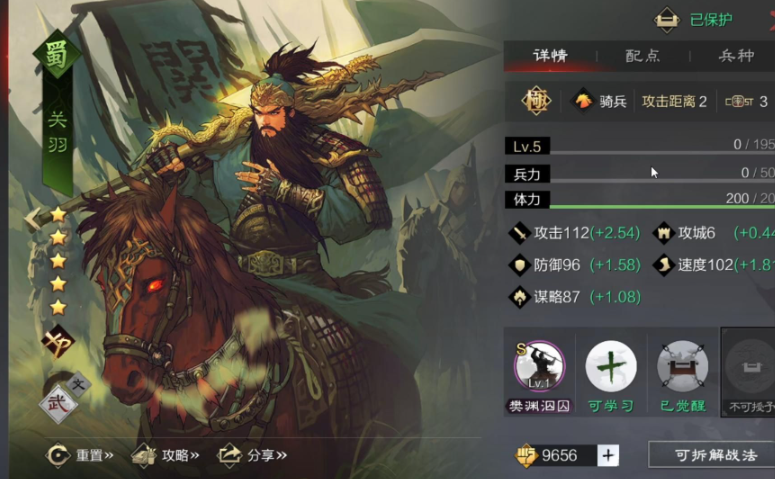Switch to the 详情 details tab
This screenshot has height=479, width=775.
pyautogui.click(x=550, y=55)
